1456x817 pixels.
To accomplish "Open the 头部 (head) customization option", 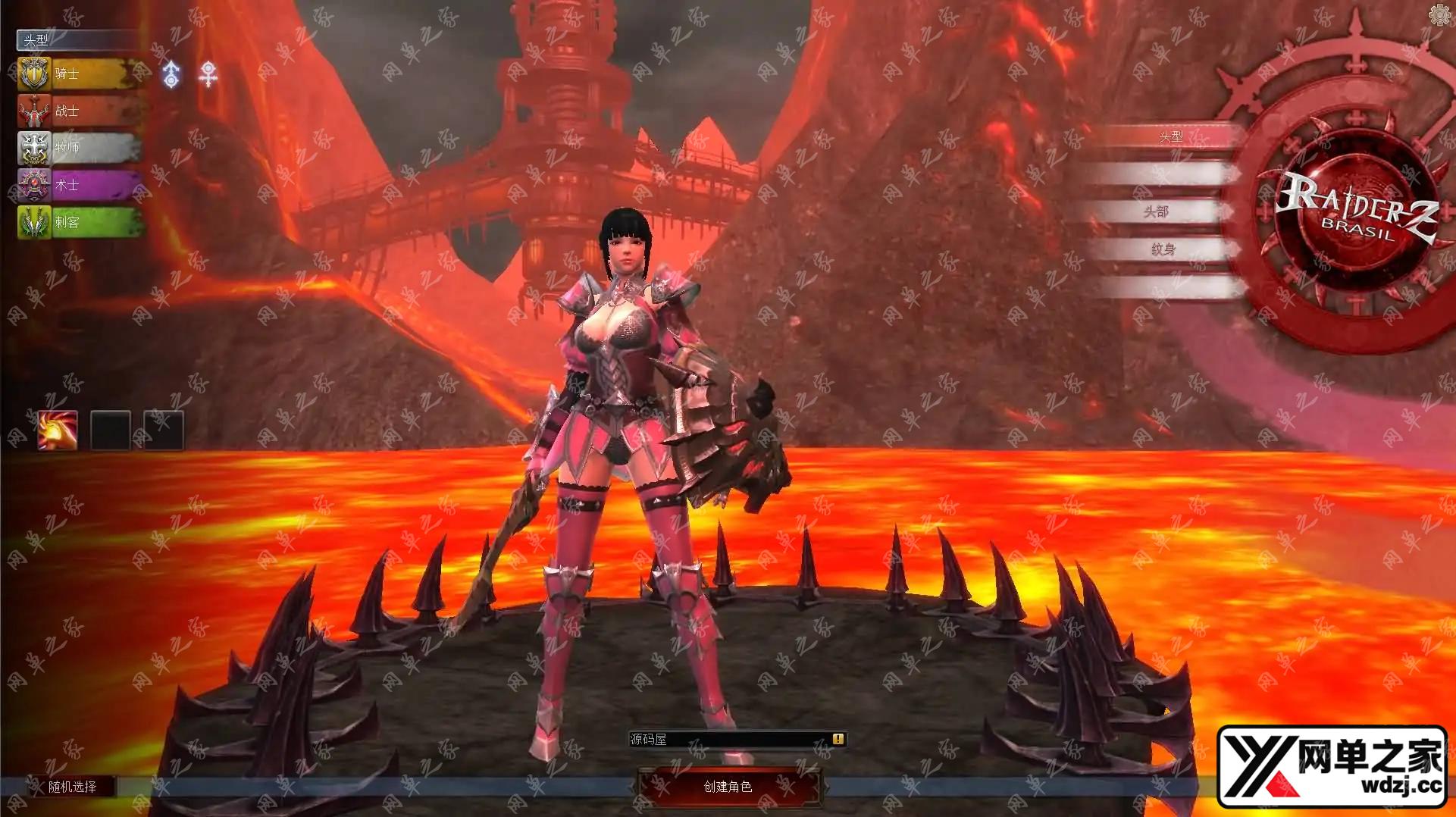I will click(x=1157, y=212).
